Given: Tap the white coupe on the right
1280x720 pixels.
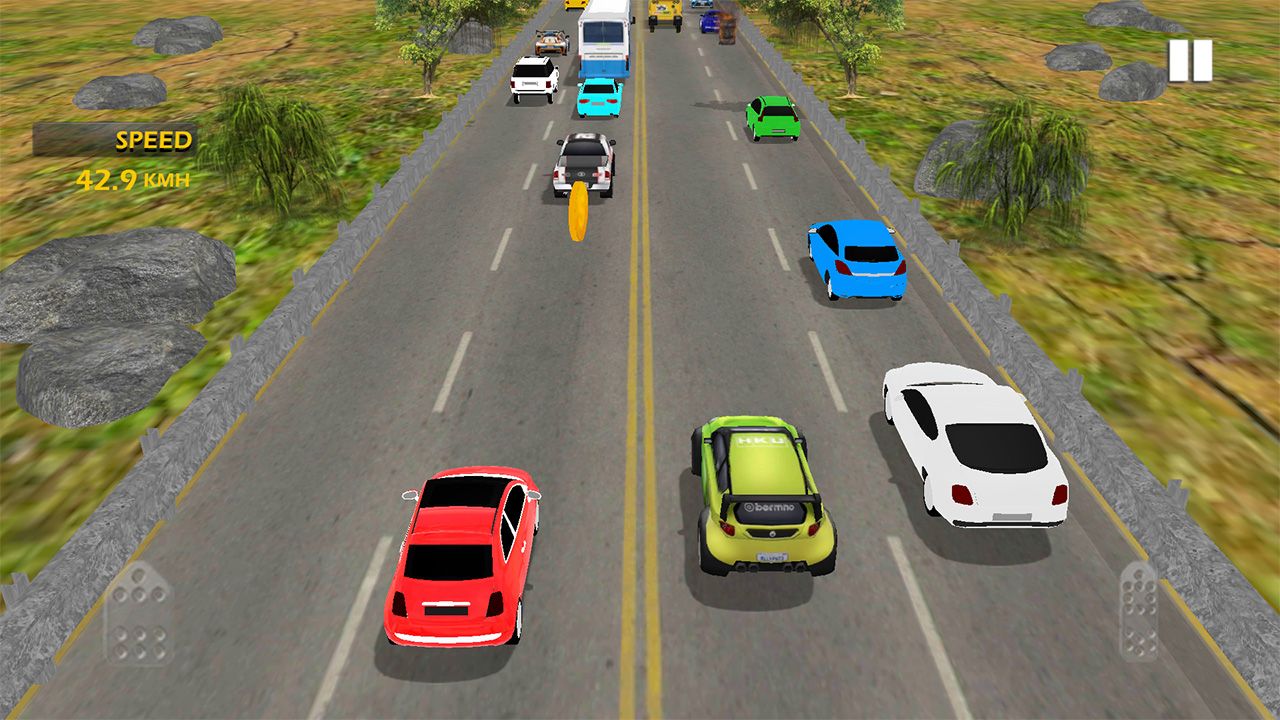Looking at the screenshot, I should click(x=974, y=450).
